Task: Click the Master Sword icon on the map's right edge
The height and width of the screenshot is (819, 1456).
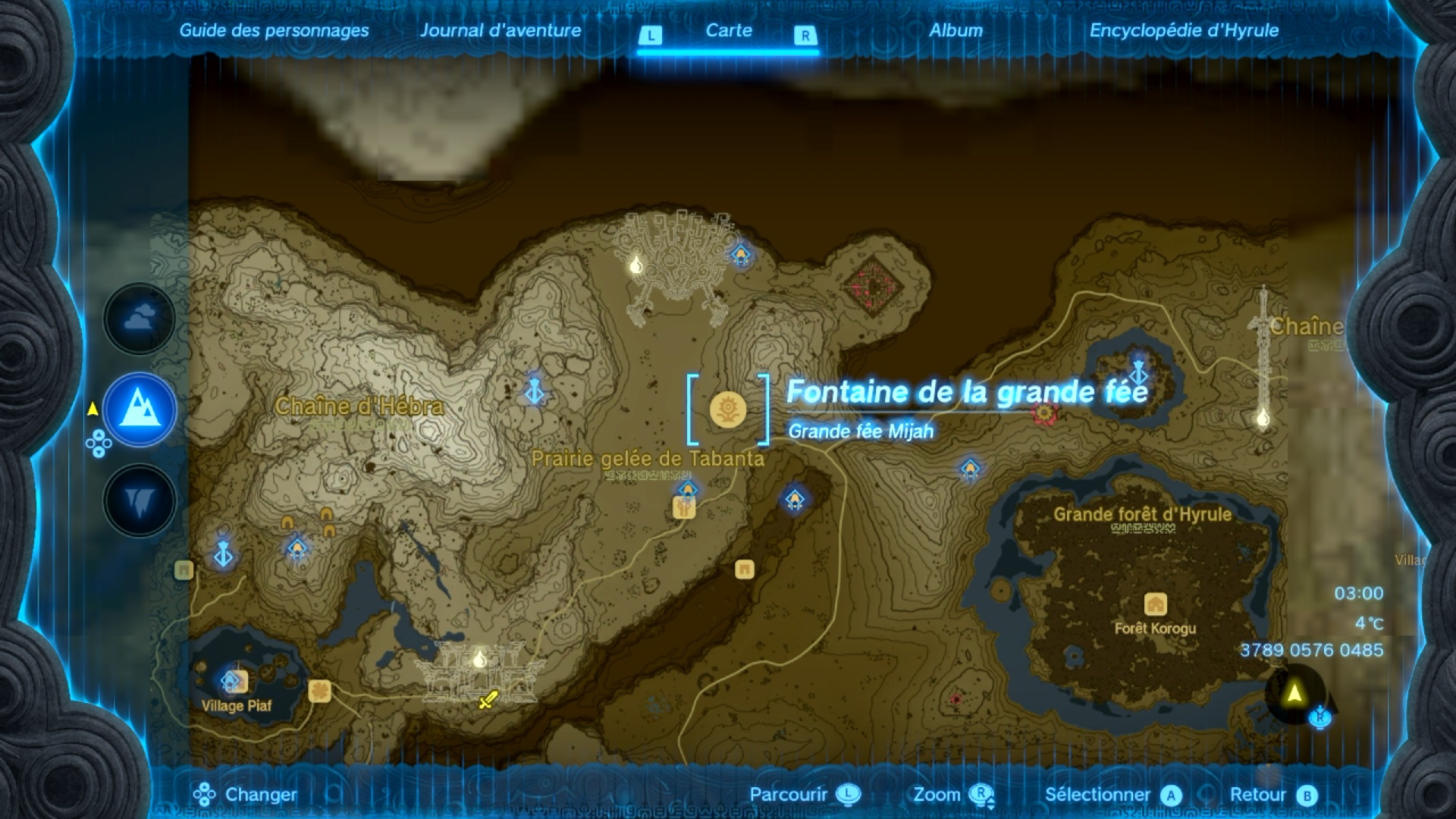Action: (1261, 340)
